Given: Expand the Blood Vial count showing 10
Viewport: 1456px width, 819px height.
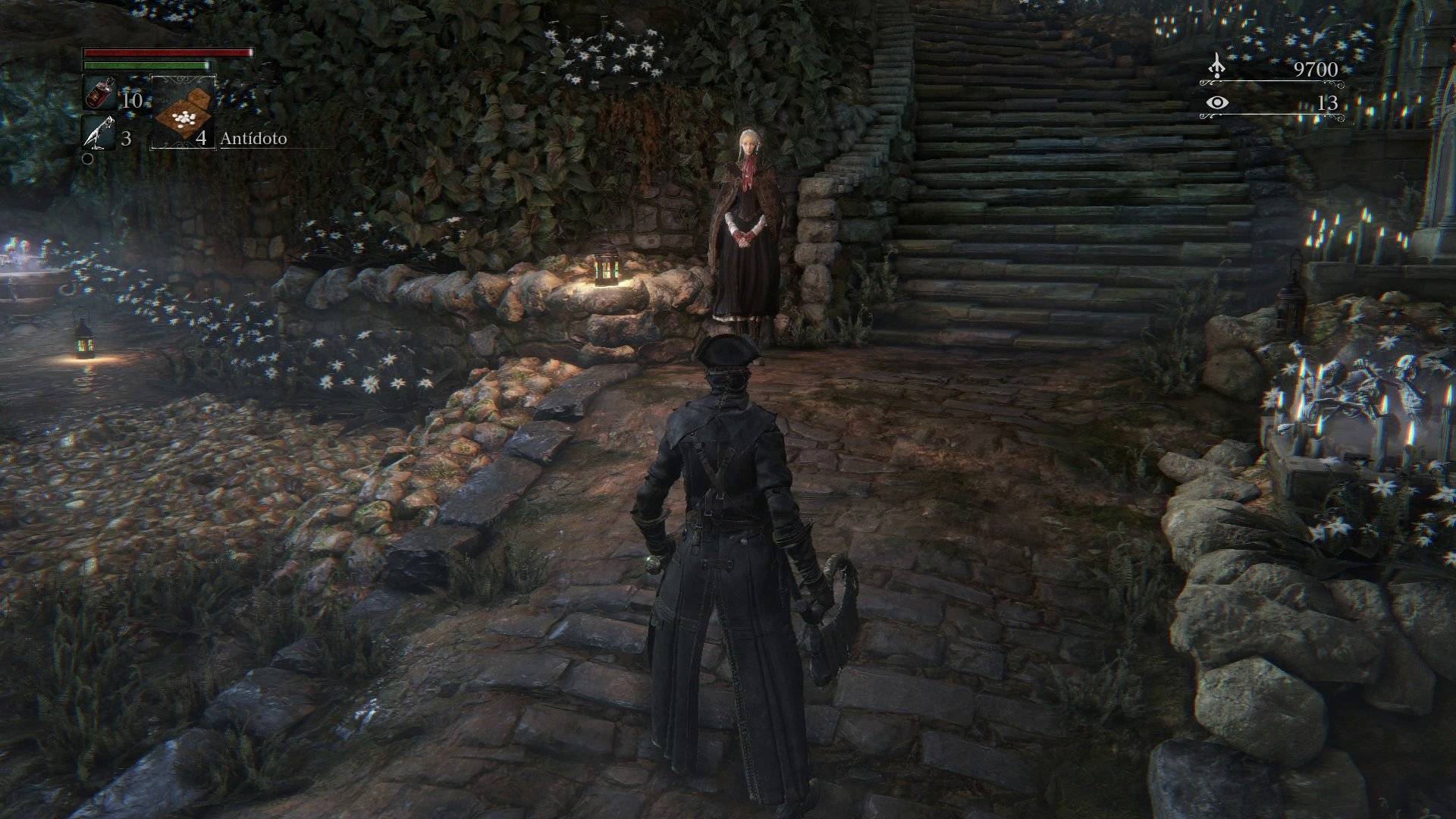Looking at the screenshot, I should click(133, 101).
